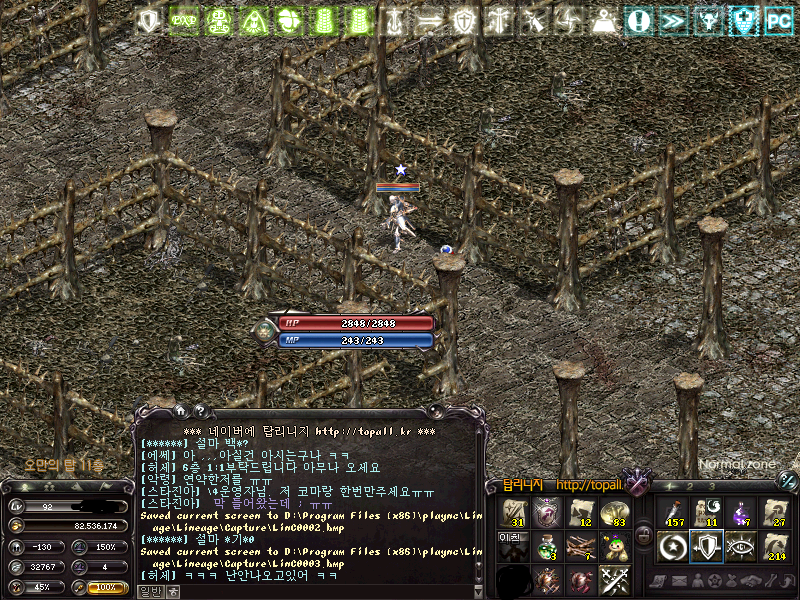Select the scroll stack showing 214
800x600 pixels.
pos(773,546)
